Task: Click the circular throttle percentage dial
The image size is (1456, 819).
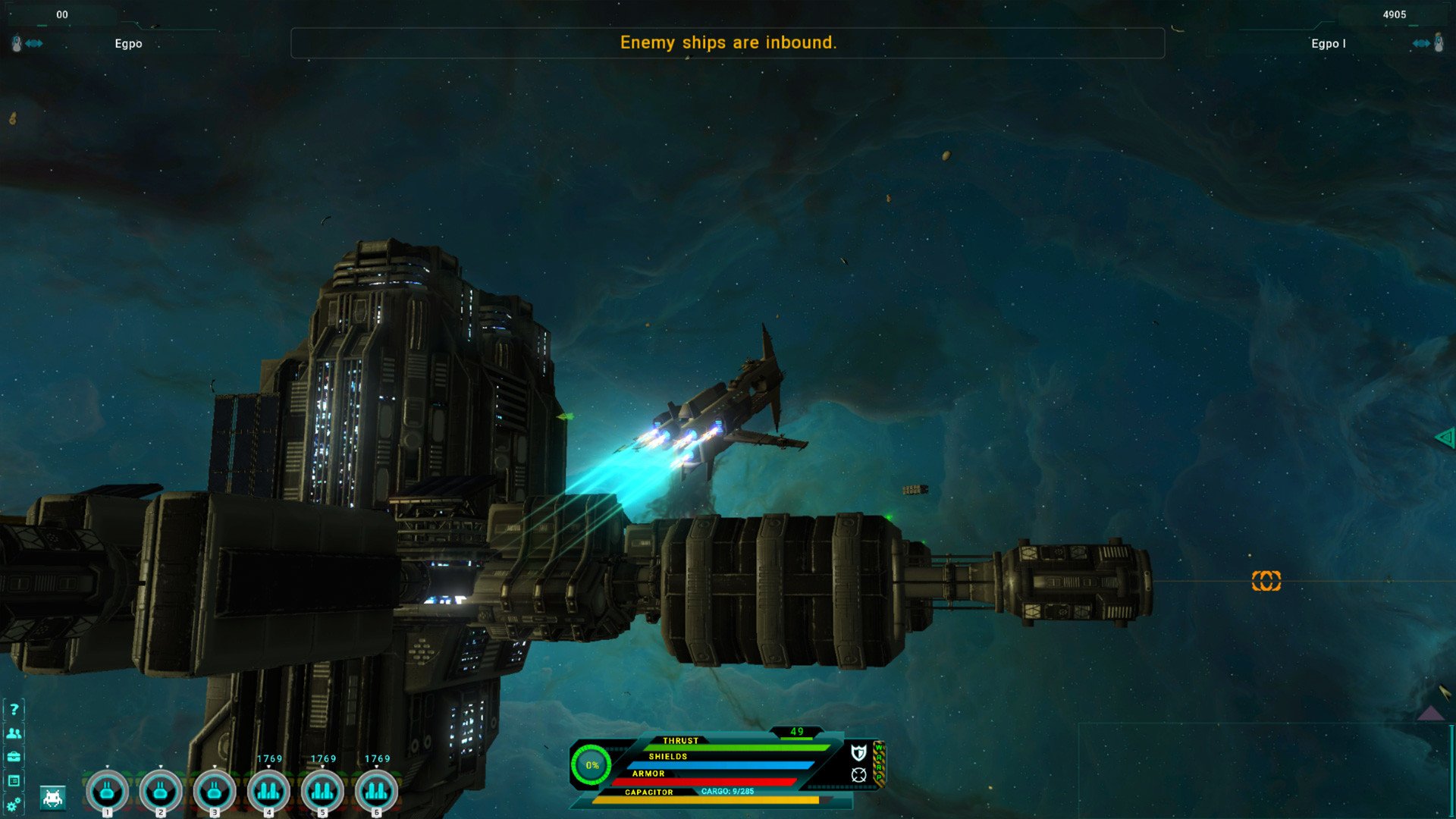Action: pyautogui.click(x=591, y=765)
